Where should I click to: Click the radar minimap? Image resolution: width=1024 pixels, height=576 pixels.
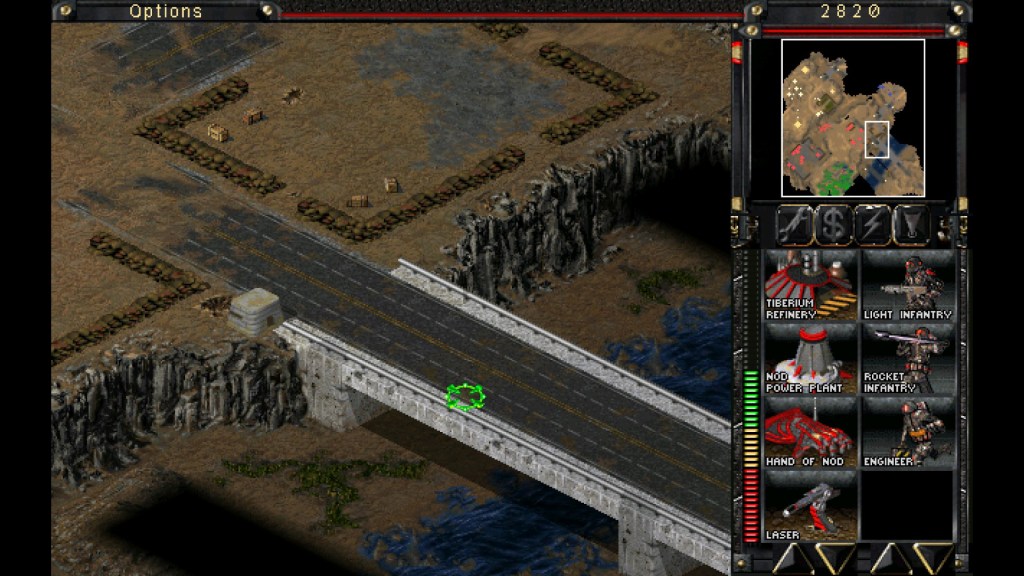coord(852,118)
